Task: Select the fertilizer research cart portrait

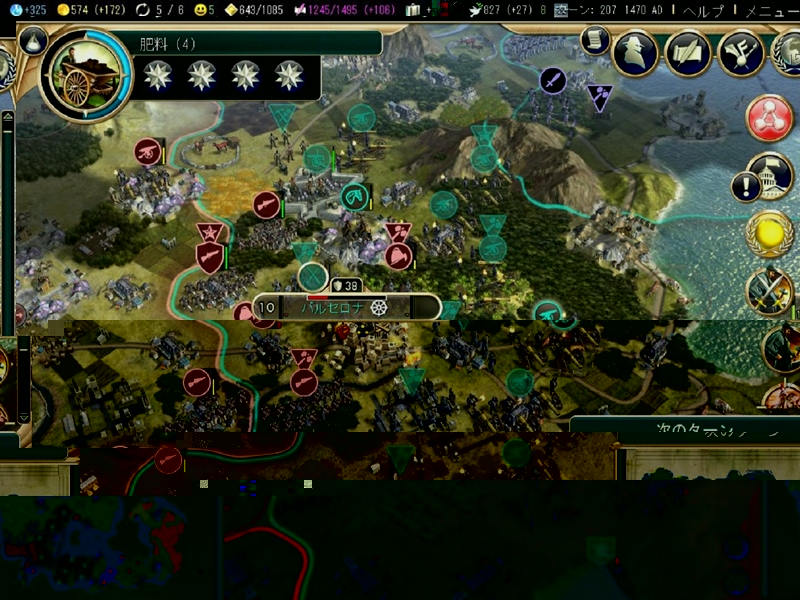Action: [x=86, y=73]
